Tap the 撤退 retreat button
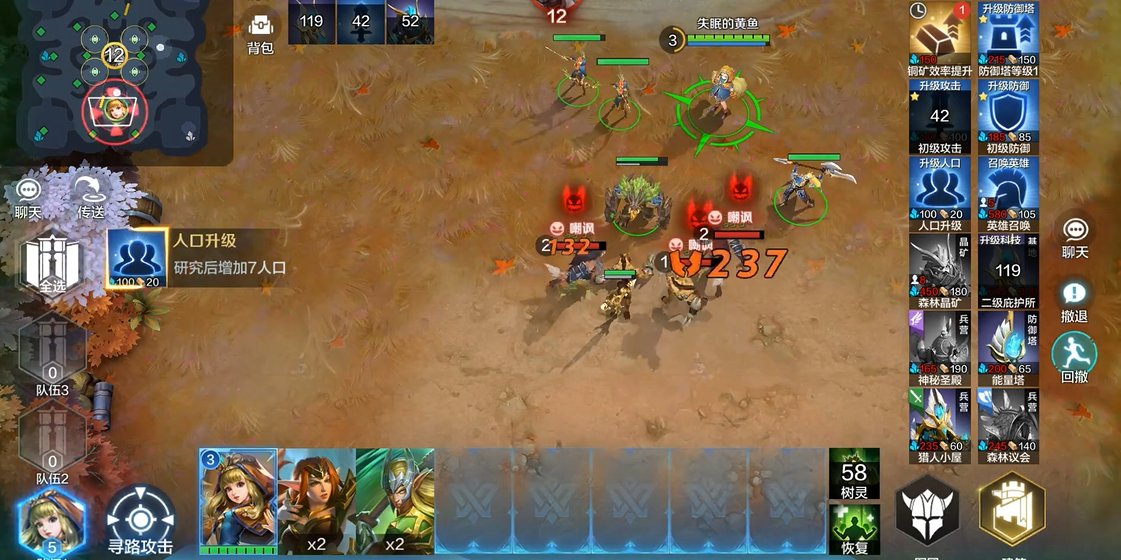The height and width of the screenshot is (560, 1121). pos(1074,300)
